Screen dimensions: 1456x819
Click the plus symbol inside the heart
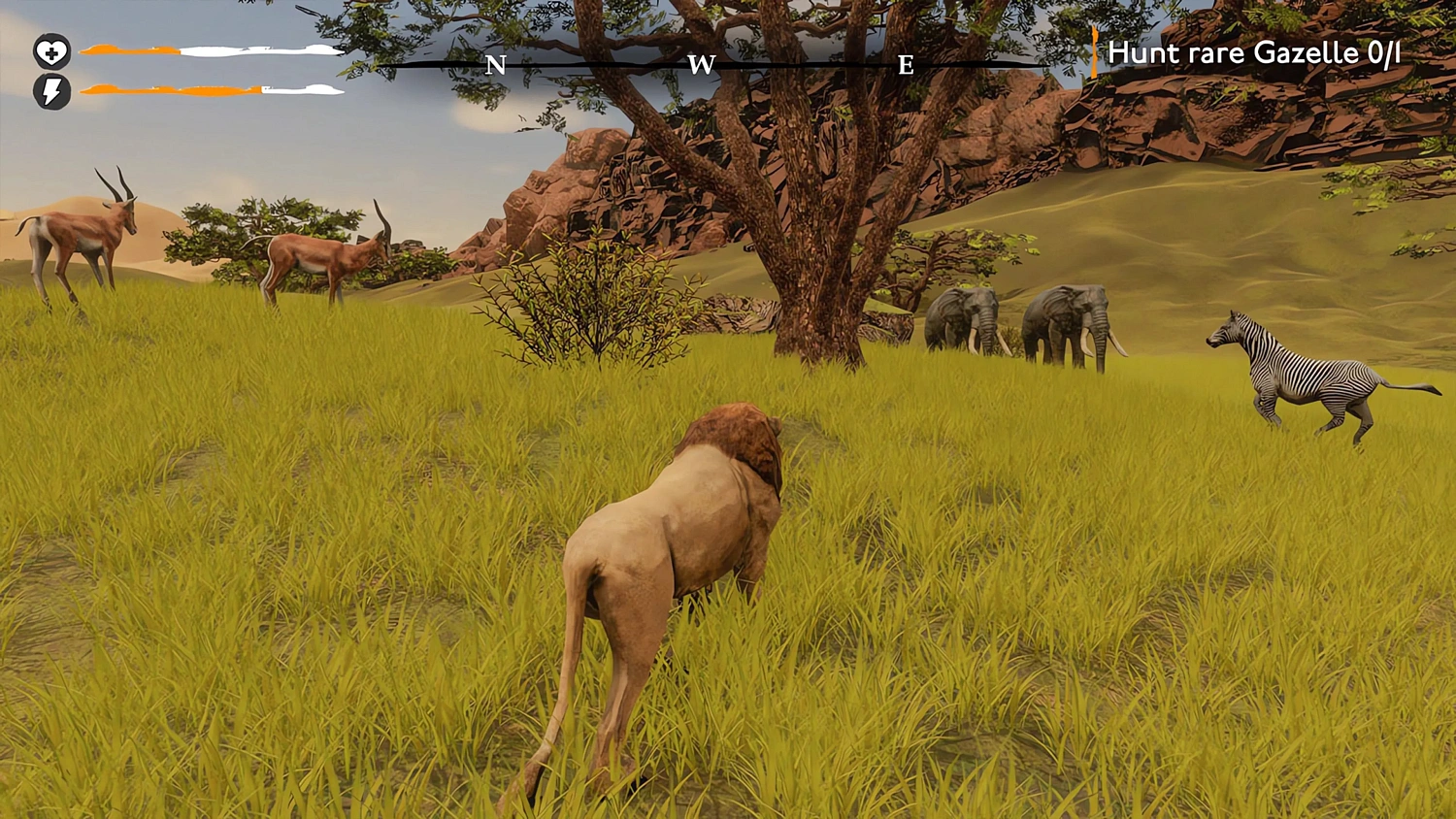click(x=53, y=53)
